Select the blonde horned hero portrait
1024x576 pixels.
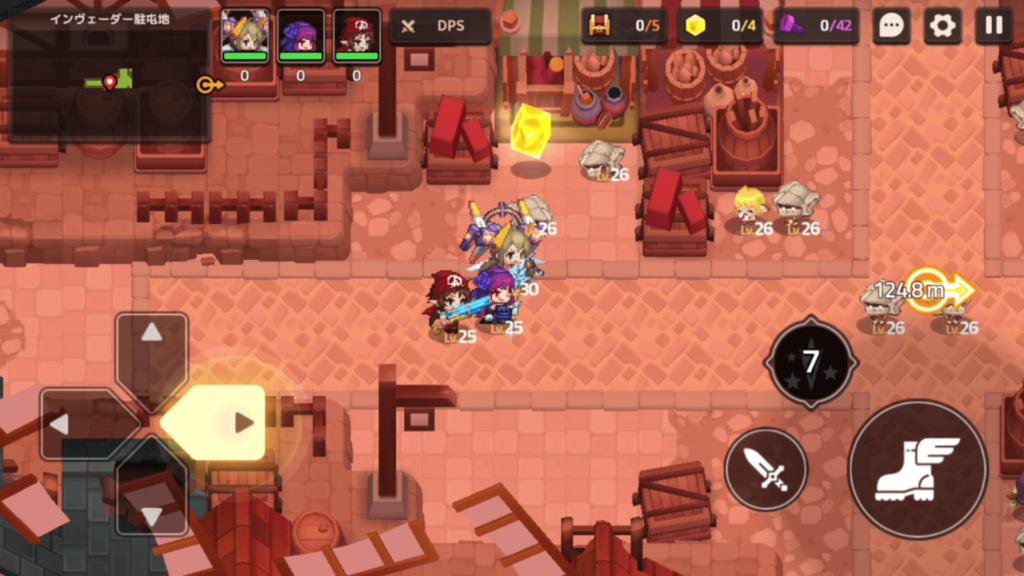click(x=244, y=36)
